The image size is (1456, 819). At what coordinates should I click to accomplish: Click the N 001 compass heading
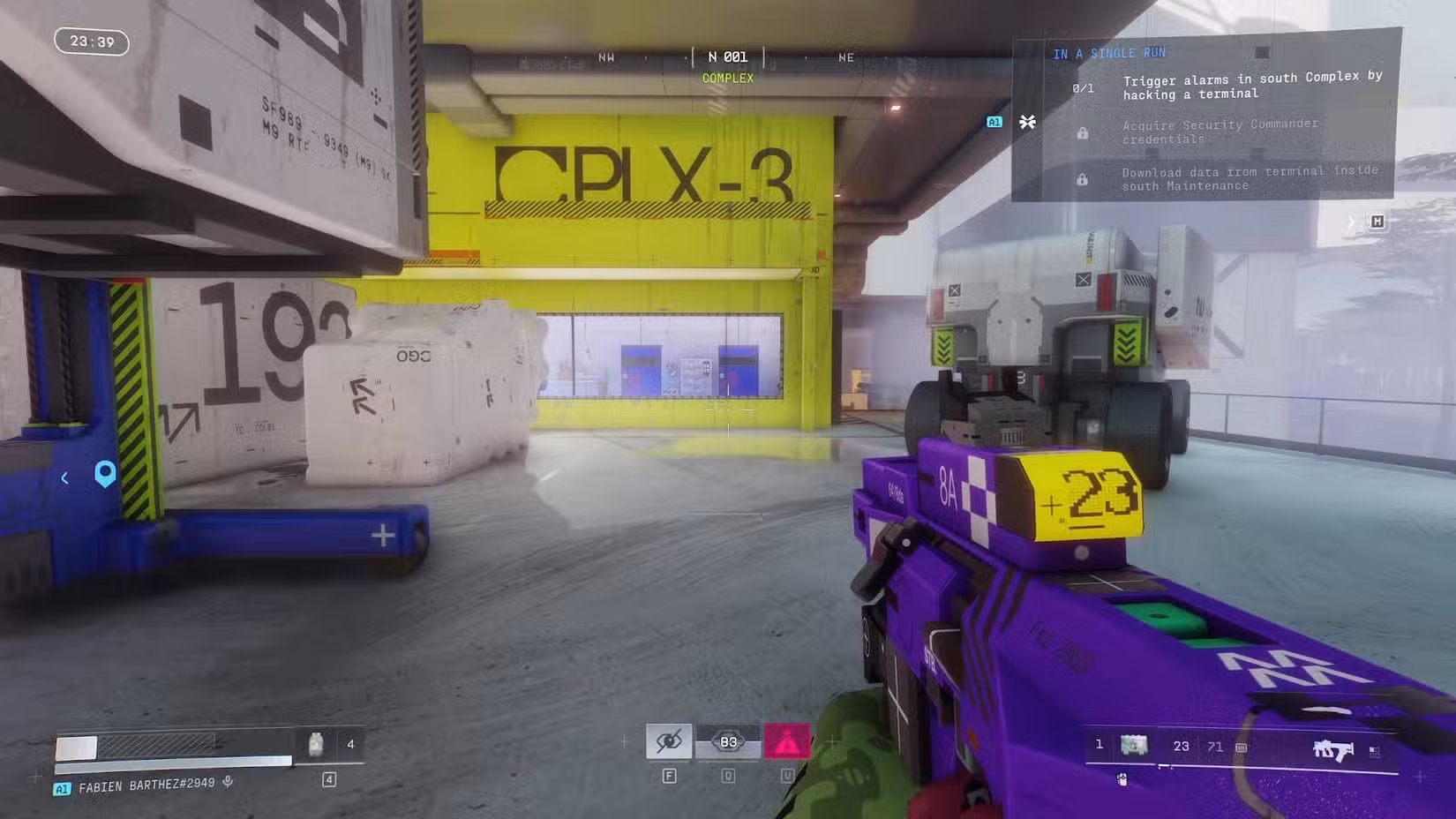coord(728,57)
